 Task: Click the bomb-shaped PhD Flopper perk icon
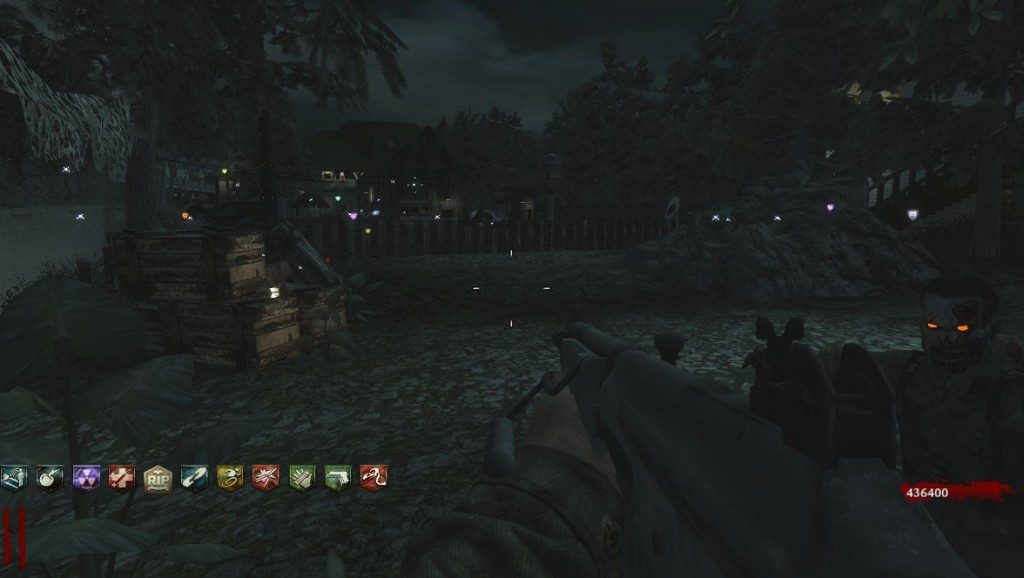coord(49,477)
